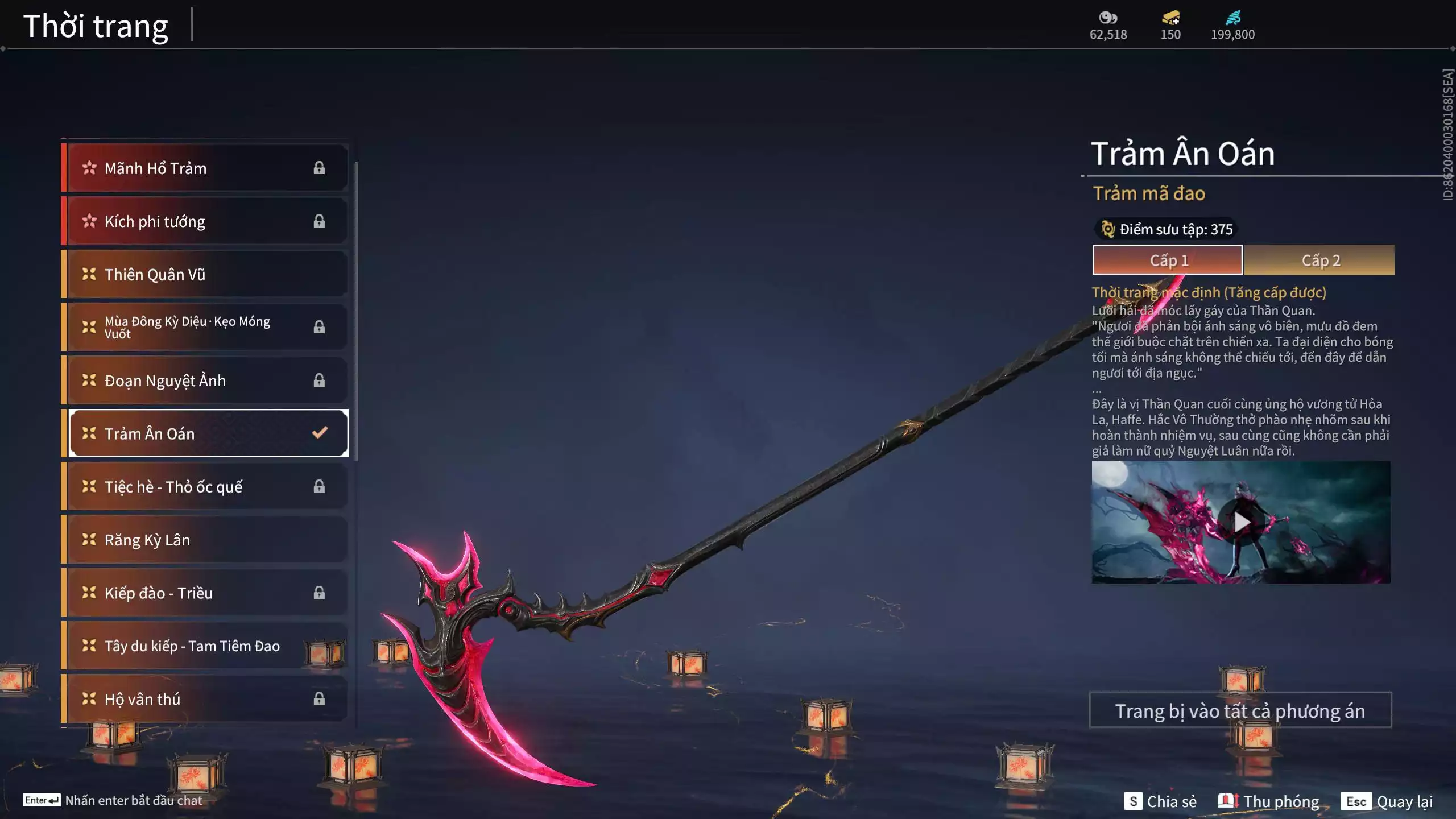The image size is (1456, 819).
Task: Open the Chia sẻ share option
Action: [x=1160, y=801]
